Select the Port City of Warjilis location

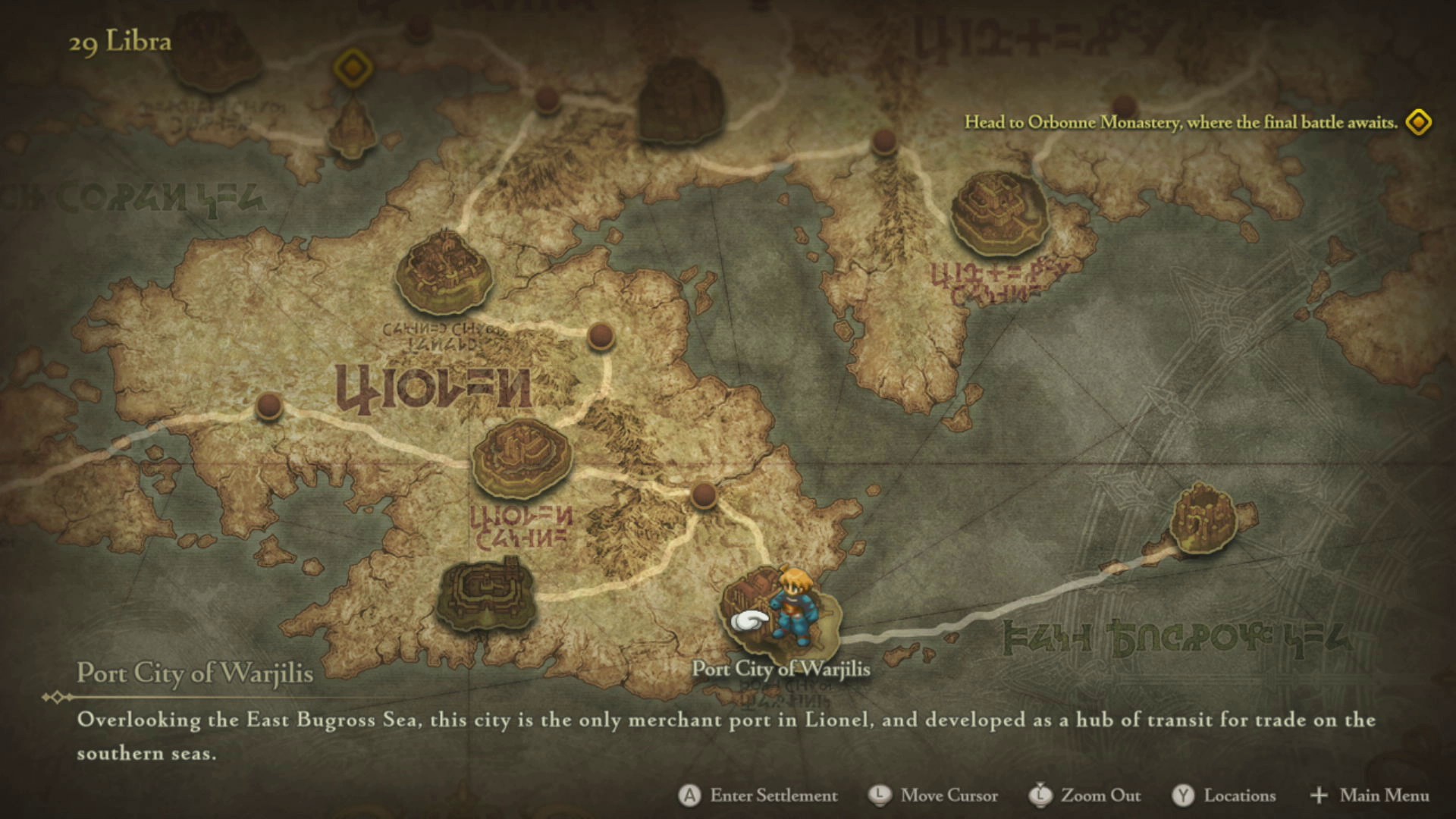781,616
